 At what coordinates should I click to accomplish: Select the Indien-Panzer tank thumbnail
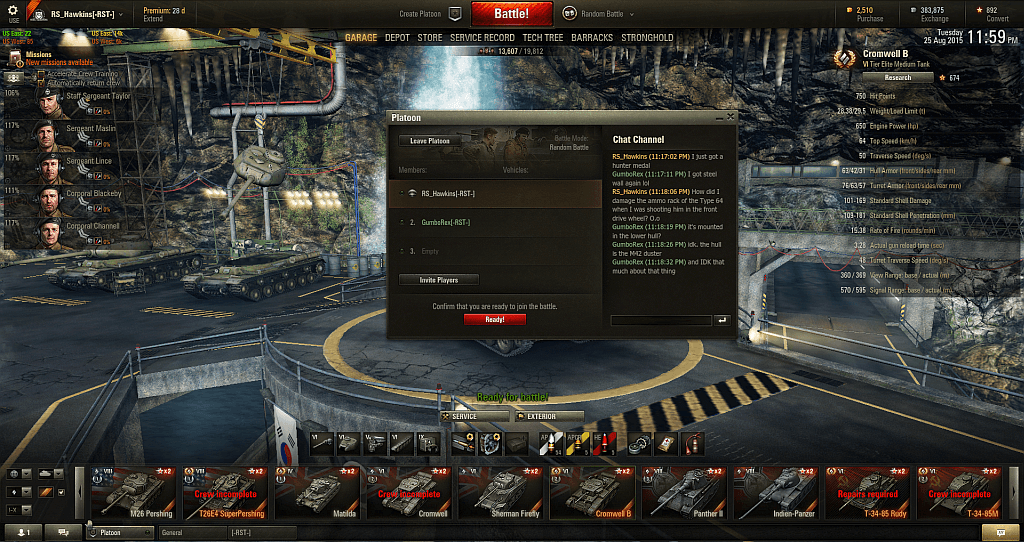point(777,492)
